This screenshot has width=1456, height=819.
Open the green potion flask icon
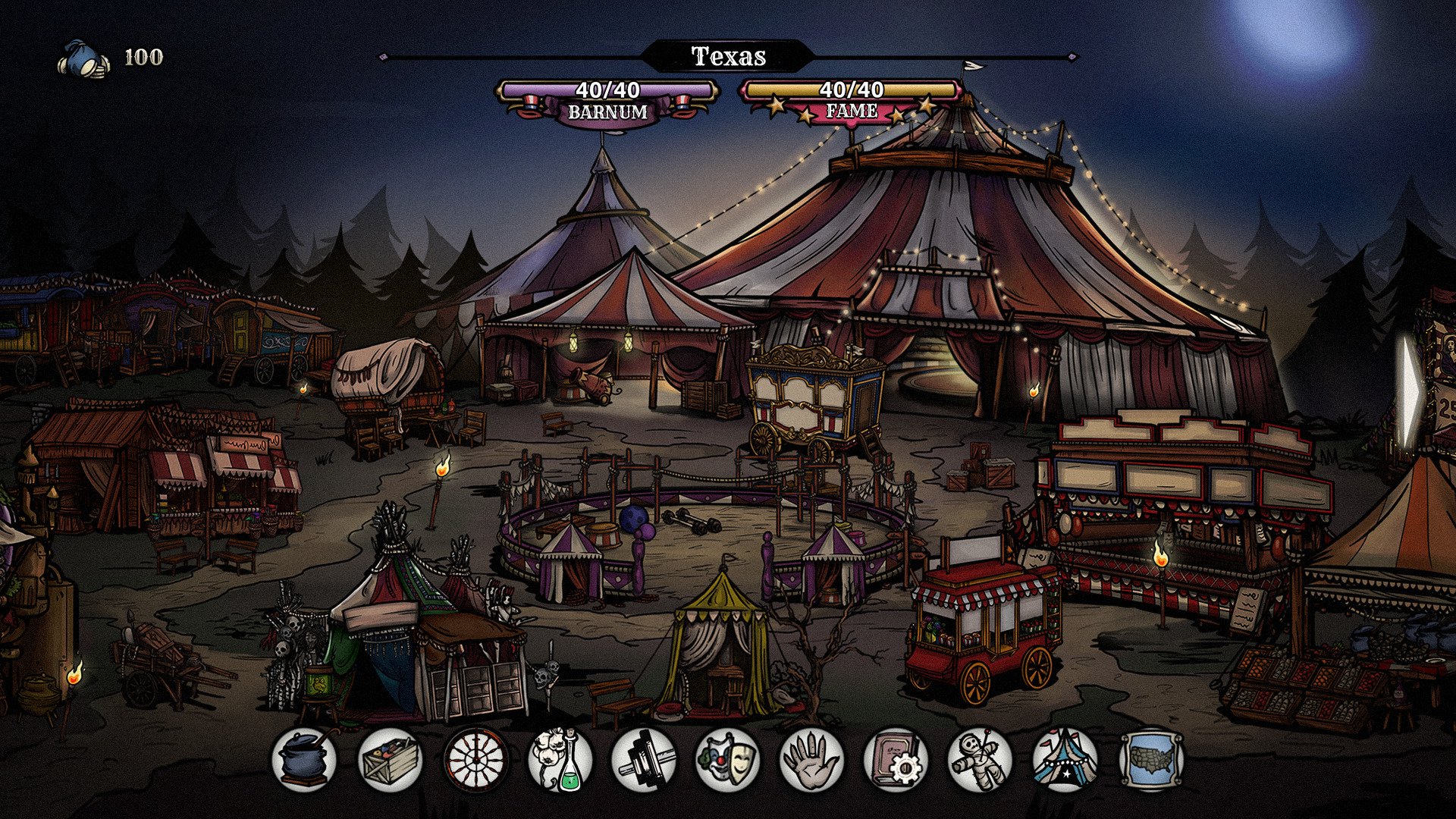(559, 758)
